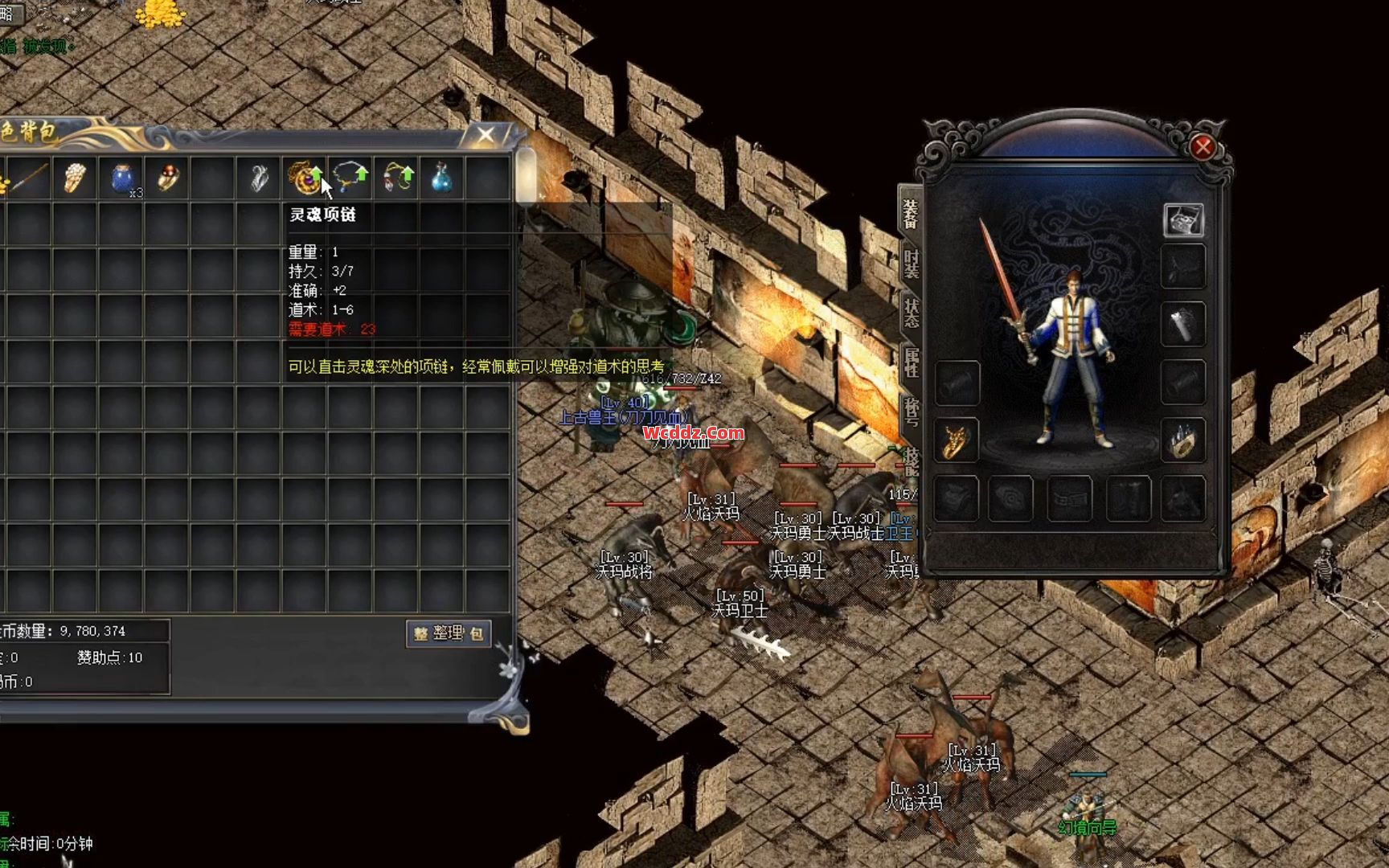This screenshot has width=1389, height=868.
Task: Select the blue pendant chain necklace
Action: 350,178
